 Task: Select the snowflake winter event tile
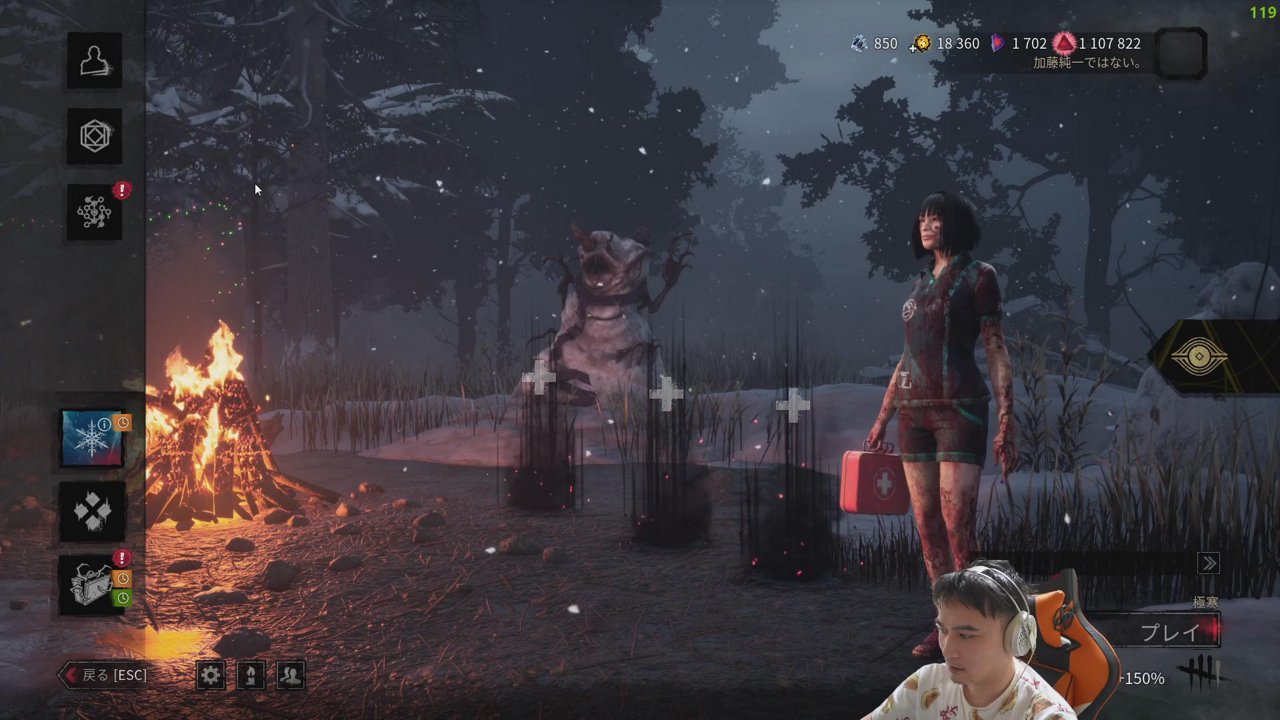tap(92, 439)
